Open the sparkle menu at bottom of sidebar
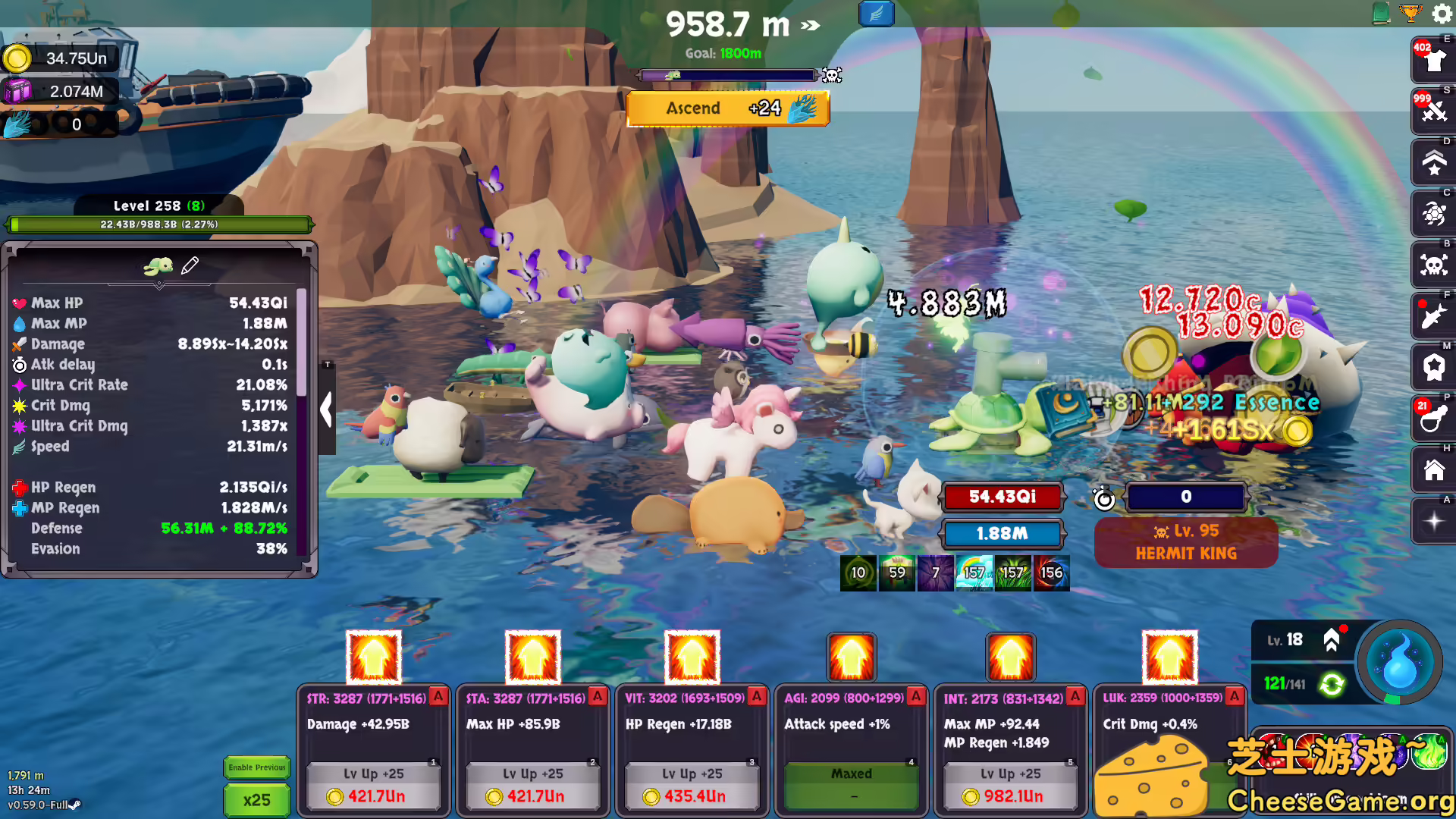 click(1432, 521)
